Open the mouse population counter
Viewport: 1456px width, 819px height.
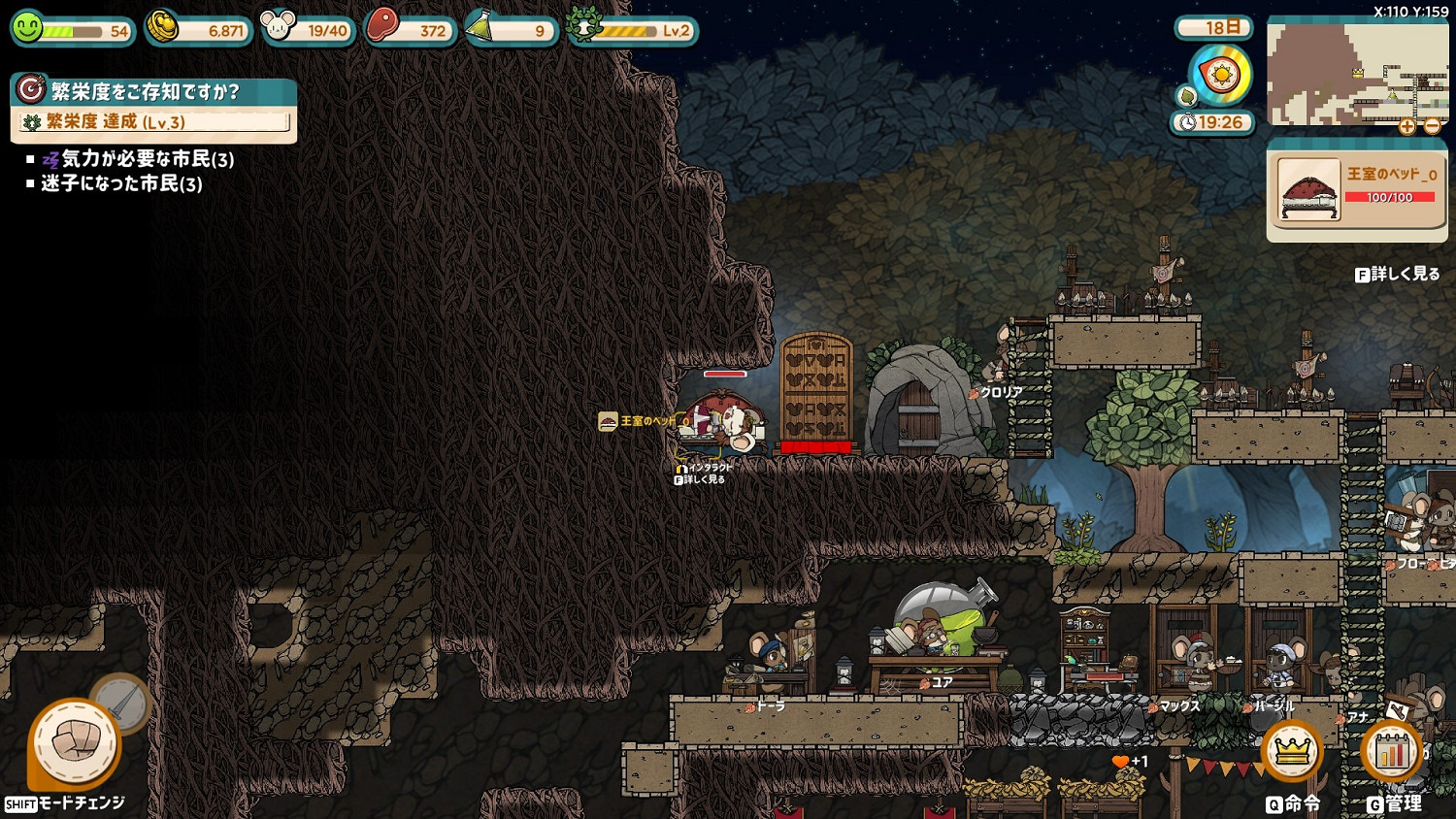309,30
